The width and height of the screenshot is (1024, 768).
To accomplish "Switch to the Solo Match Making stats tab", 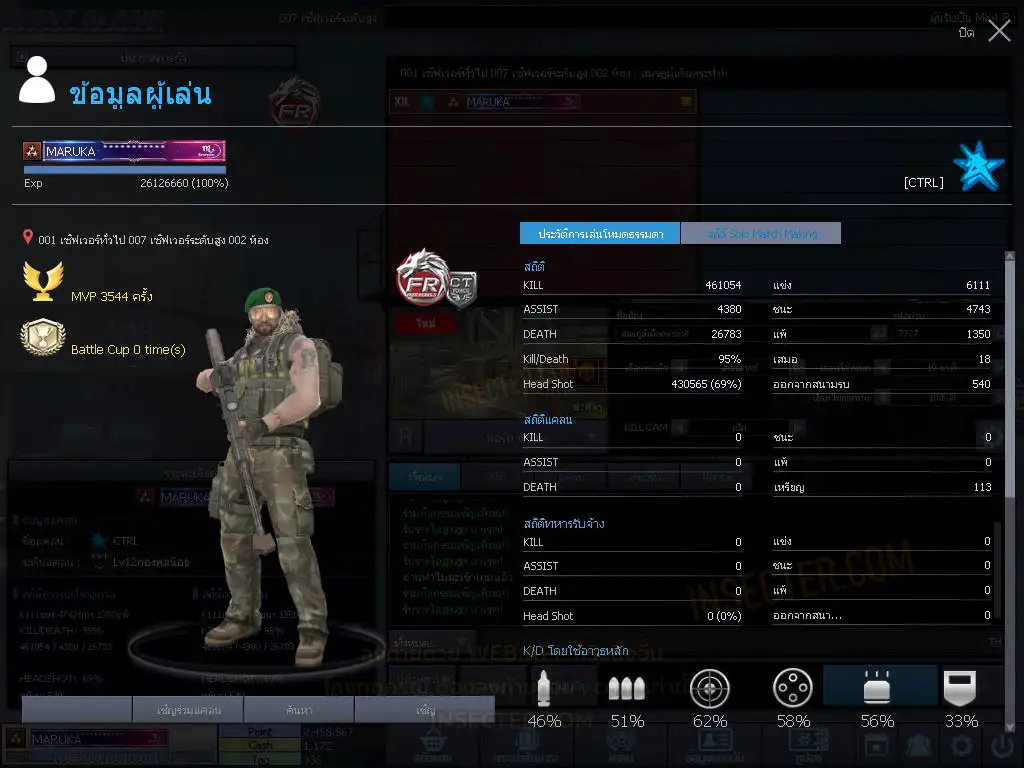I will click(x=761, y=234).
